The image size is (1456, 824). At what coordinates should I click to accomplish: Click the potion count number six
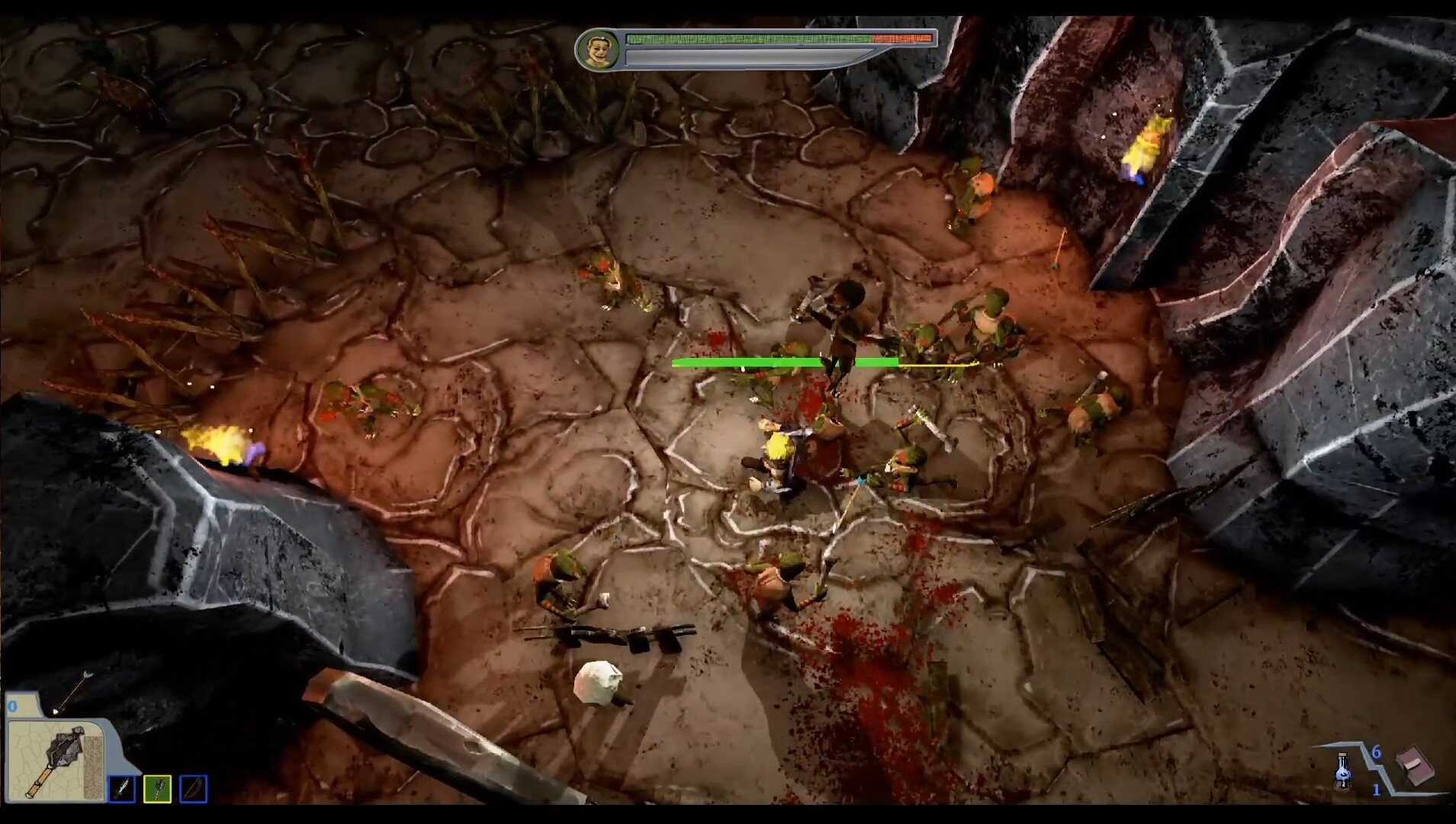[x=1376, y=752]
